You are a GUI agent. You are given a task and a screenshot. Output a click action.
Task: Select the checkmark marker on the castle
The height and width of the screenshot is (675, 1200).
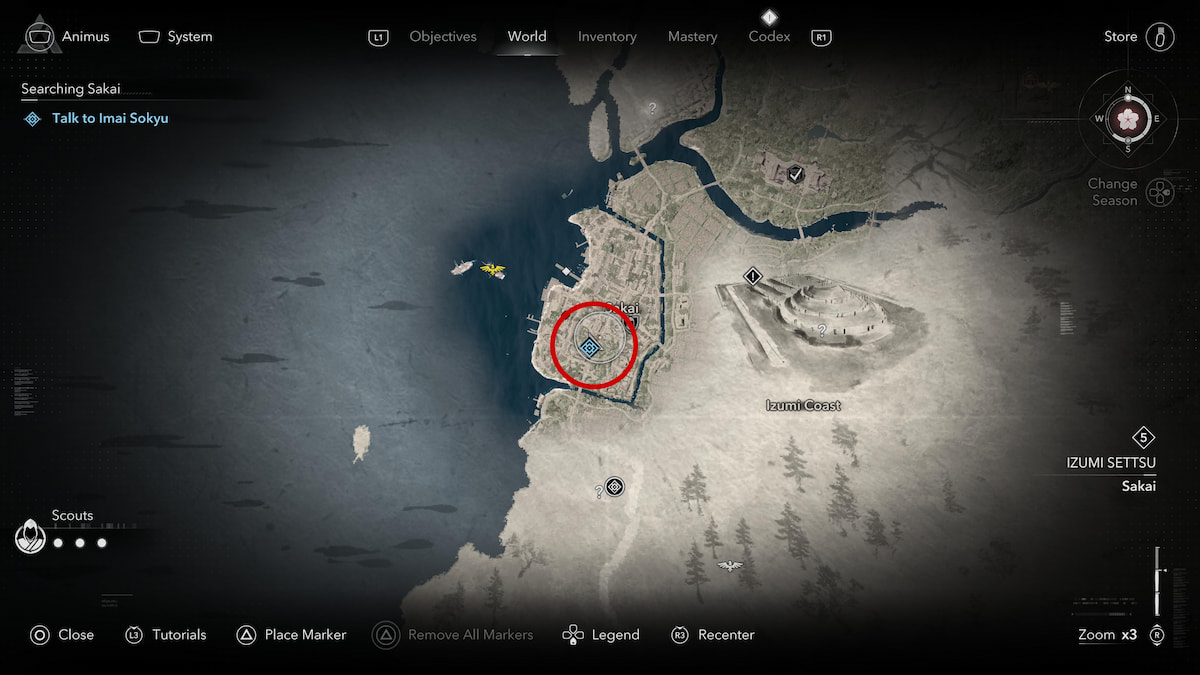tap(796, 174)
